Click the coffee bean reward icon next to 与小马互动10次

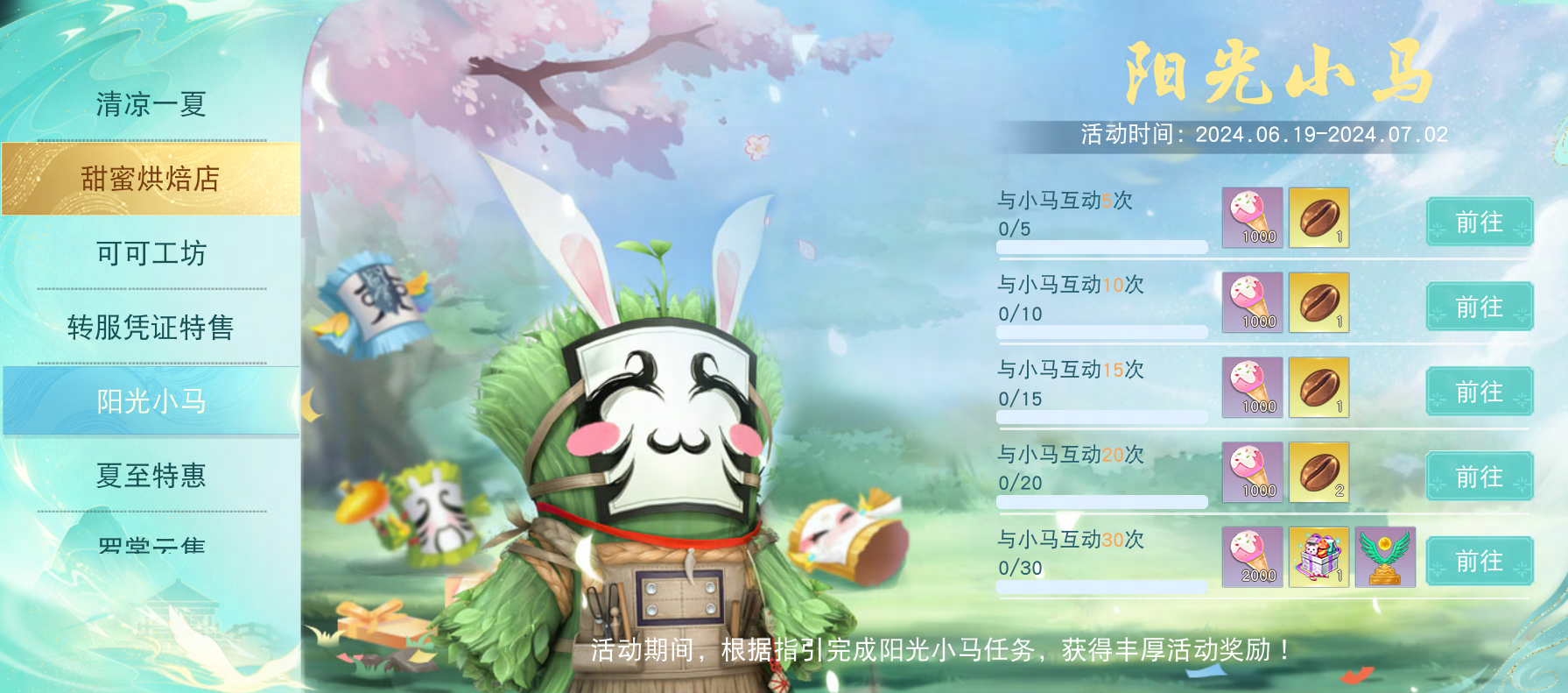[1318, 303]
